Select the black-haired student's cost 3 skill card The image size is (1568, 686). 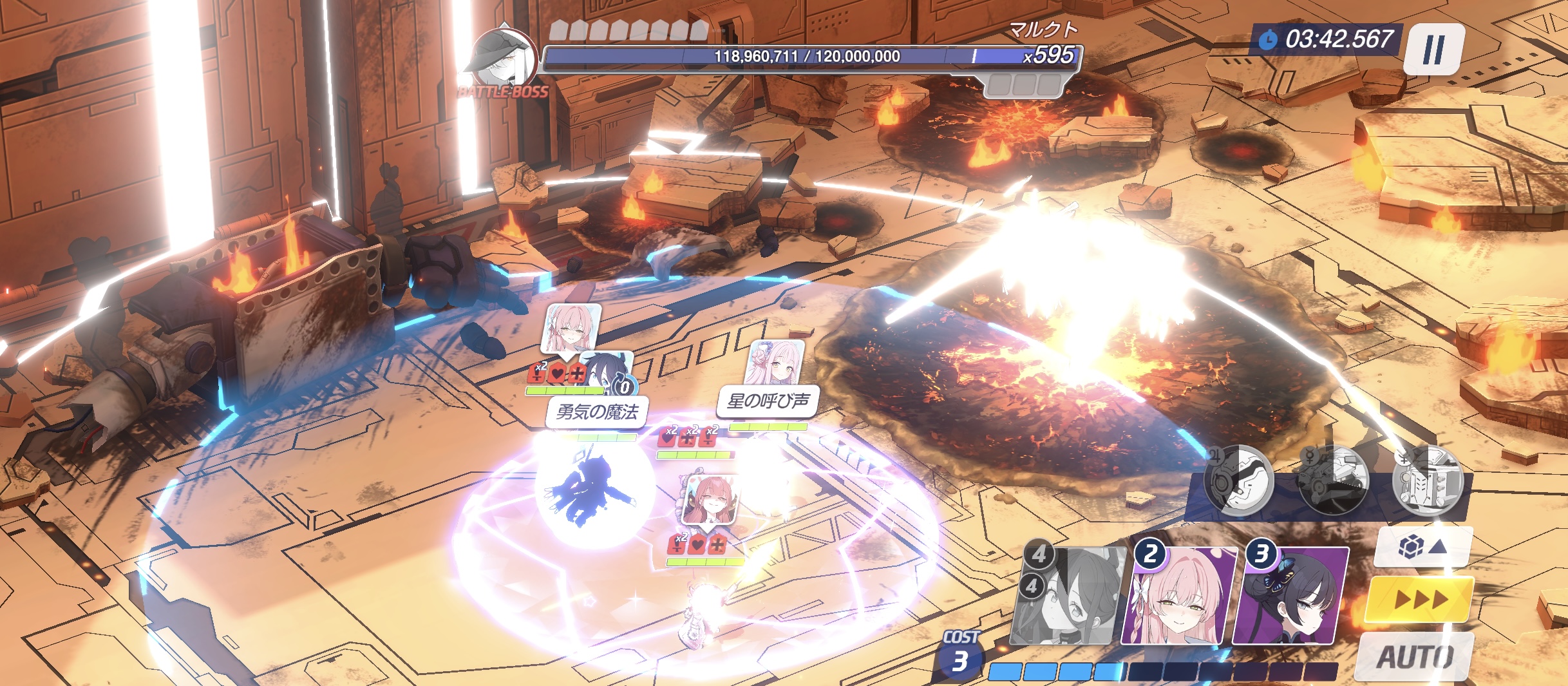point(1290,596)
